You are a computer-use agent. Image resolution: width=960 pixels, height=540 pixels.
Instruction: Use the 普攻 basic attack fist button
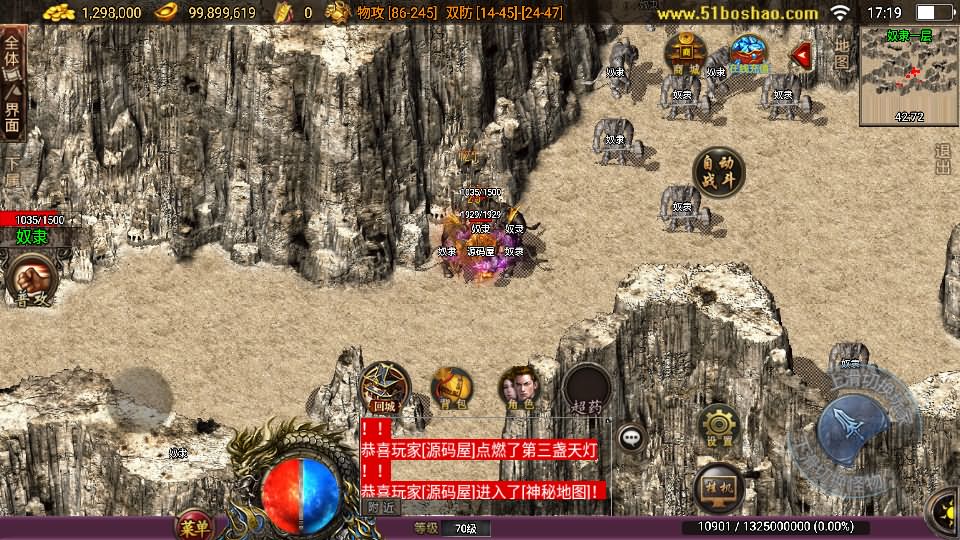pyautogui.click(x=30, y=281)
